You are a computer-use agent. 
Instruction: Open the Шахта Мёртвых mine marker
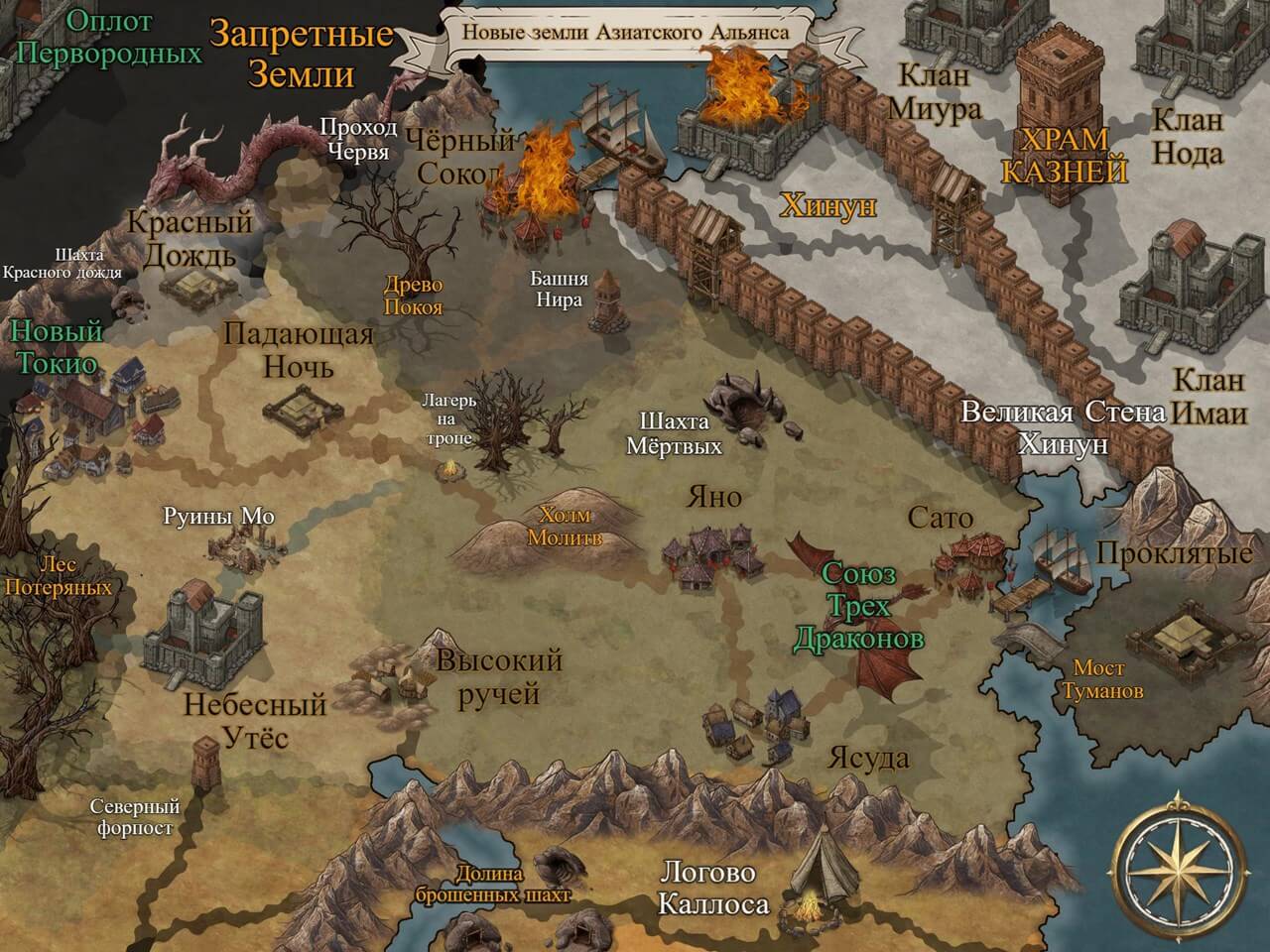pos(751,402)
